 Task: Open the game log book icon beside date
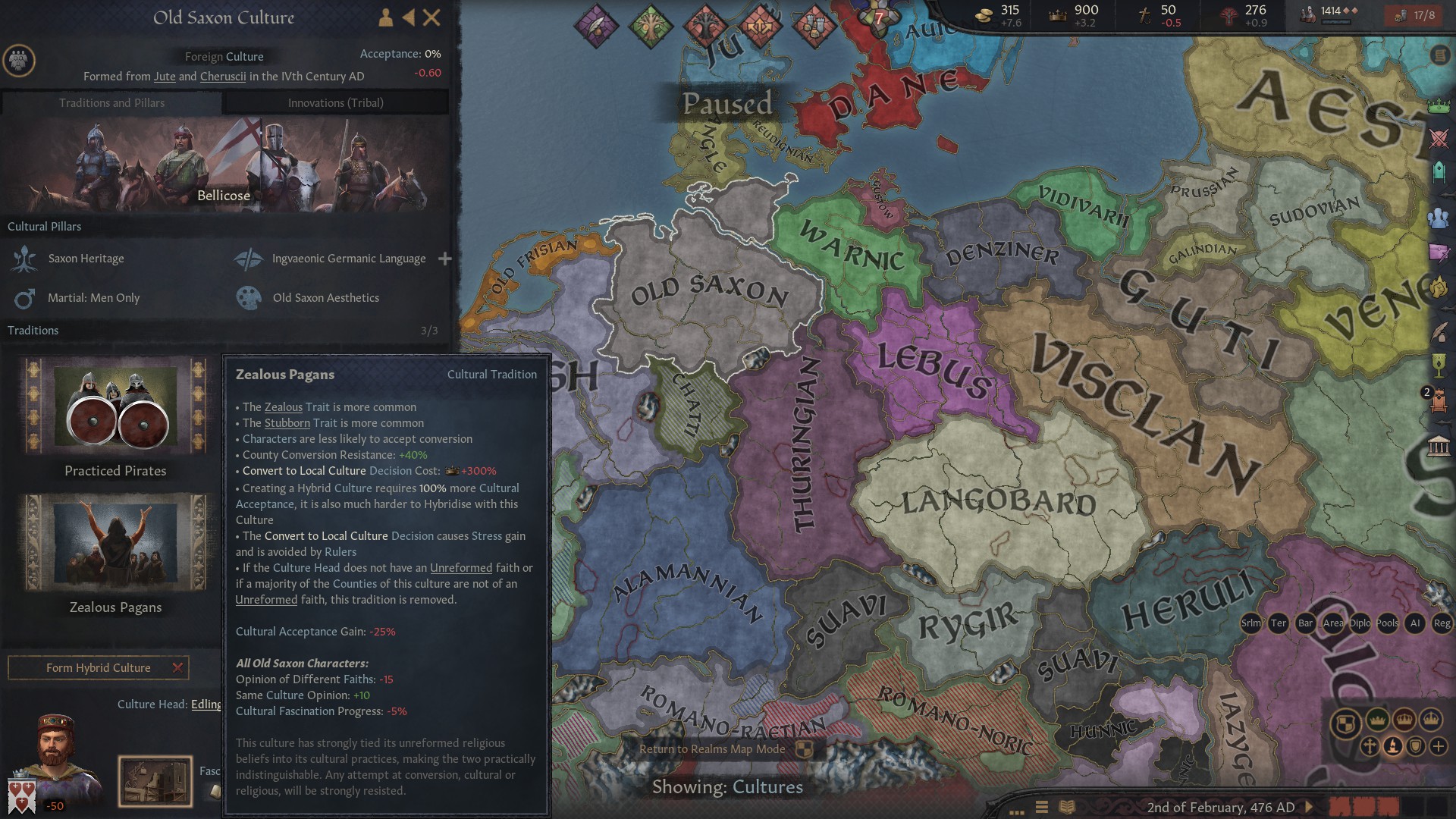pyautogui.click(x=1067, y=807)
